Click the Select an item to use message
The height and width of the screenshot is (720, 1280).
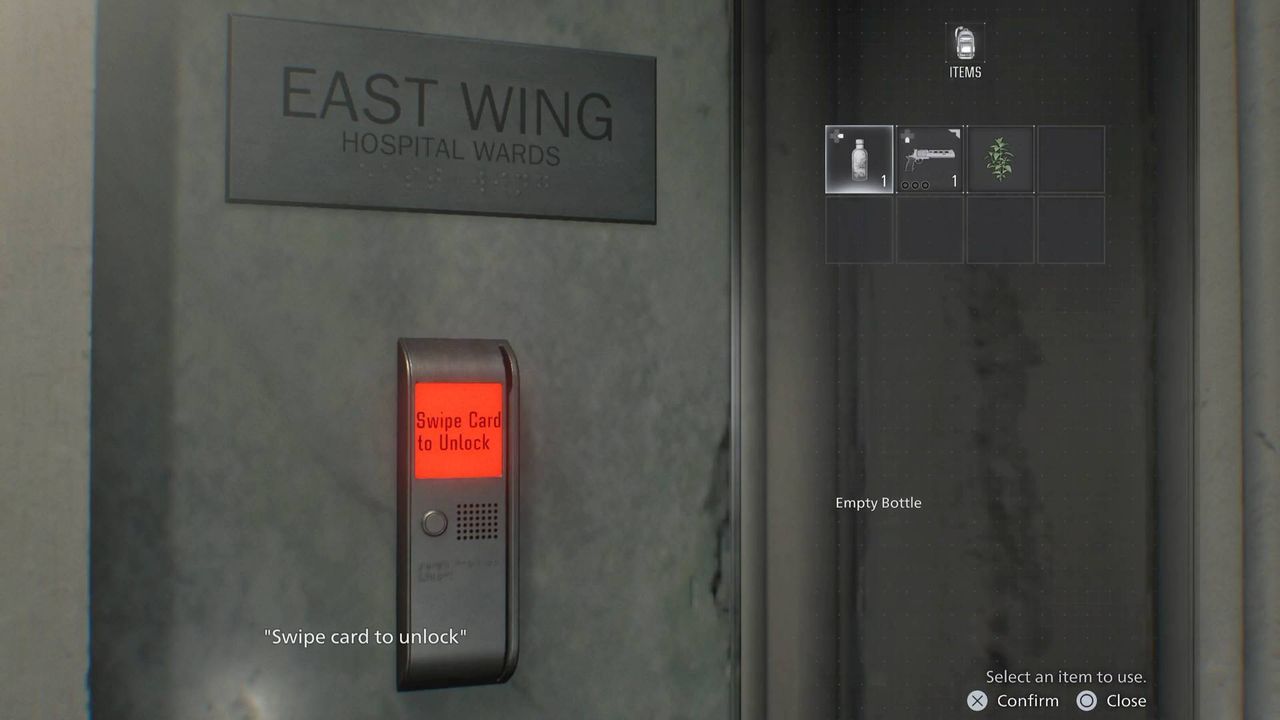tap(1067, 676)
